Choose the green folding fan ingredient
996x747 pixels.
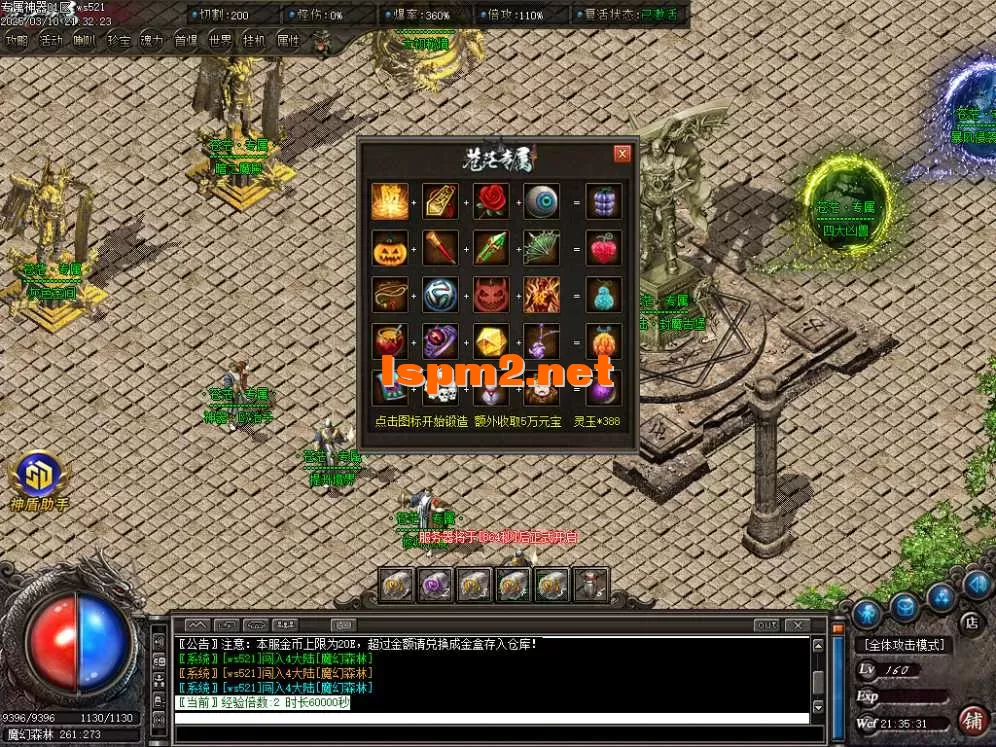[x=542, y=248]
